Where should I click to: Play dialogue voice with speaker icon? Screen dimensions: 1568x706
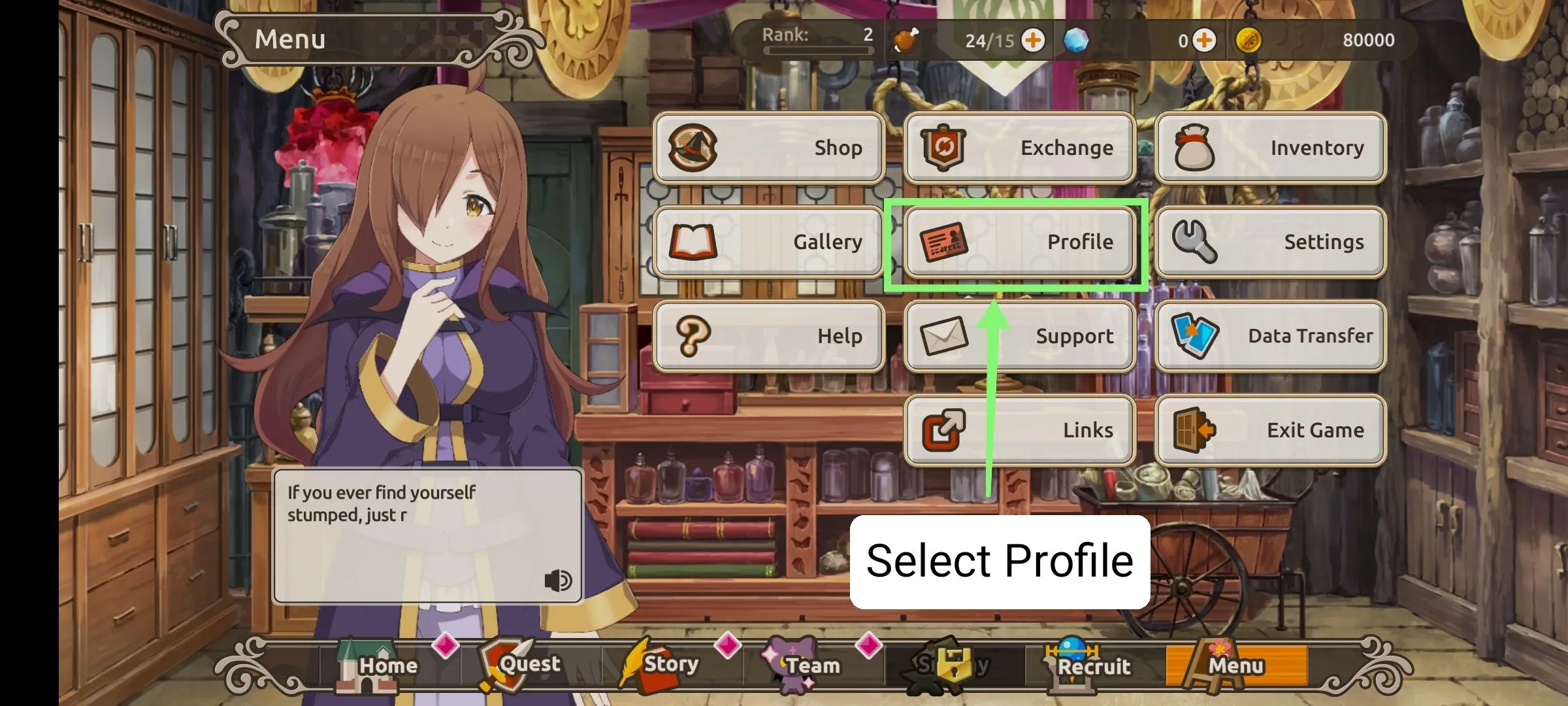558,580
